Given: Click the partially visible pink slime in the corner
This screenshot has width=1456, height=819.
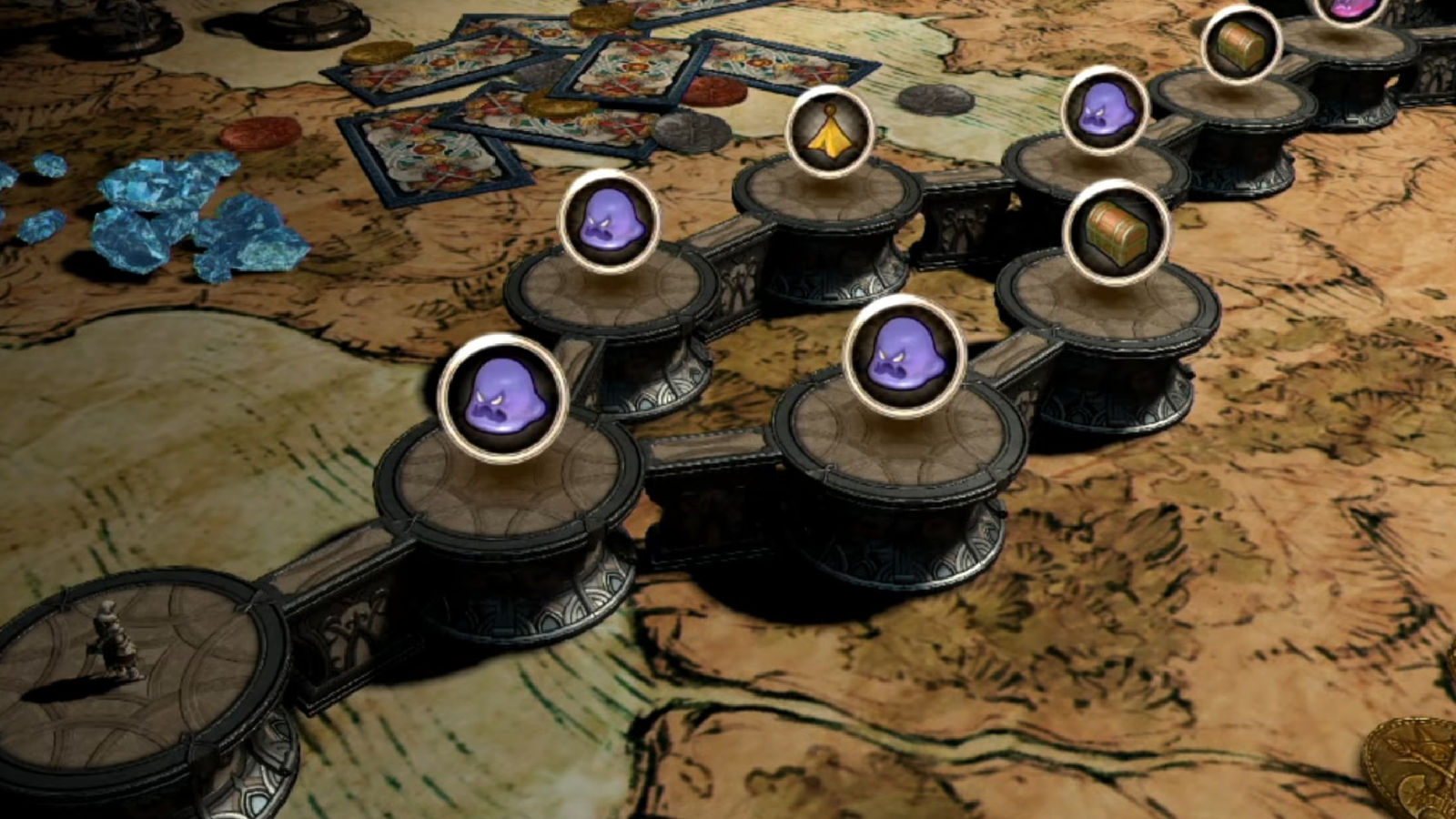Looking at the screenshot, I should pos(1348,7).
